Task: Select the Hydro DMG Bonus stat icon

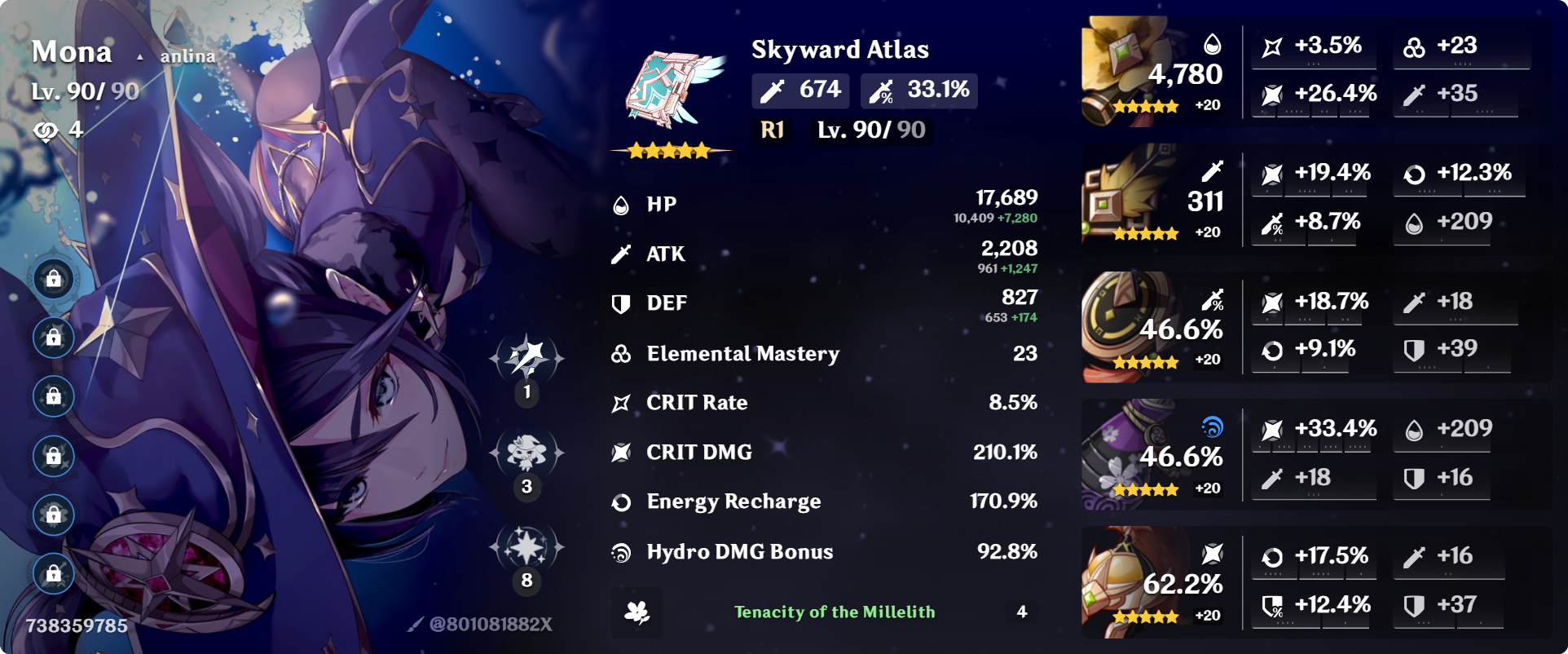Action: pos(622,551)
